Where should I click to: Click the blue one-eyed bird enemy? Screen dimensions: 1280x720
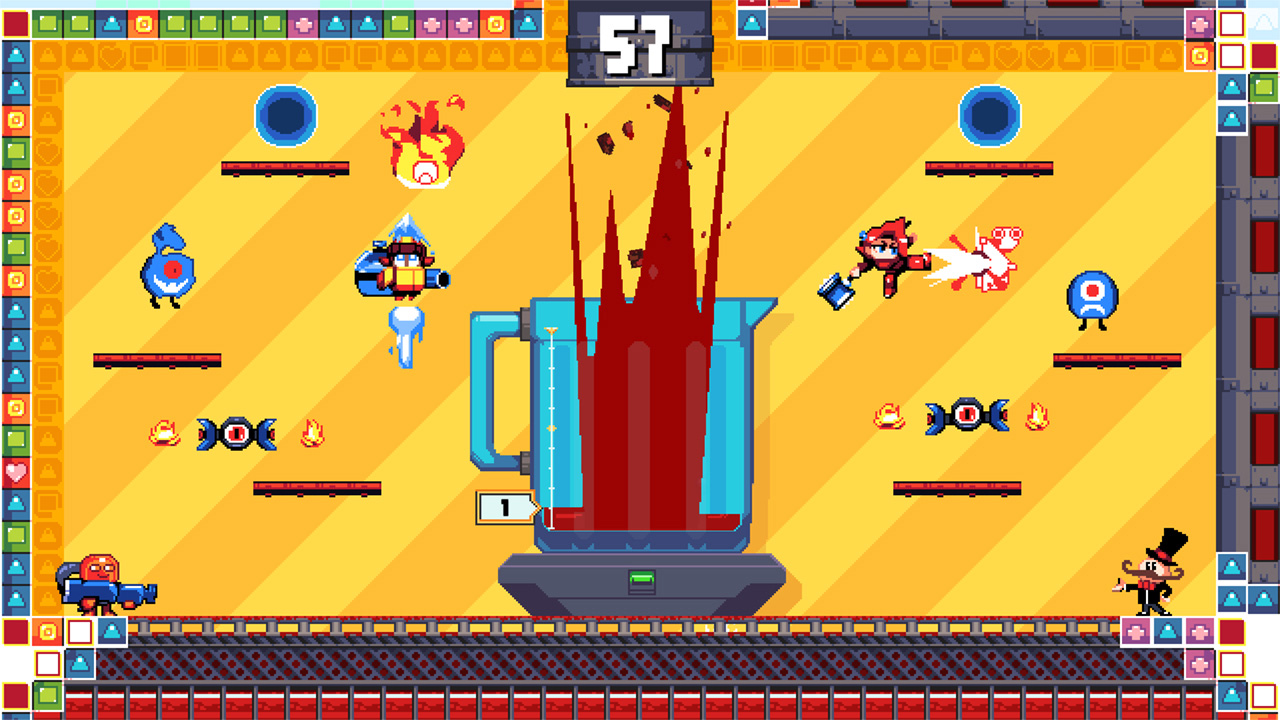(170, 265)
